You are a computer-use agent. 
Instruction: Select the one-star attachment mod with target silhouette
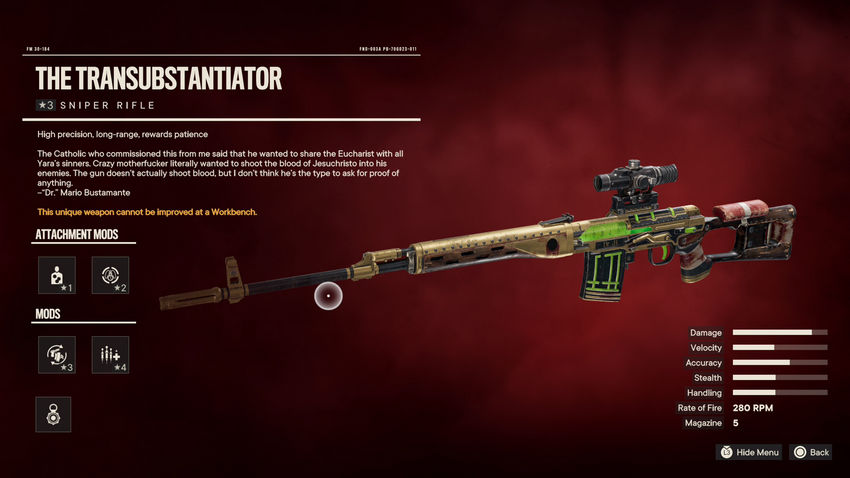(x=56, y=275)
